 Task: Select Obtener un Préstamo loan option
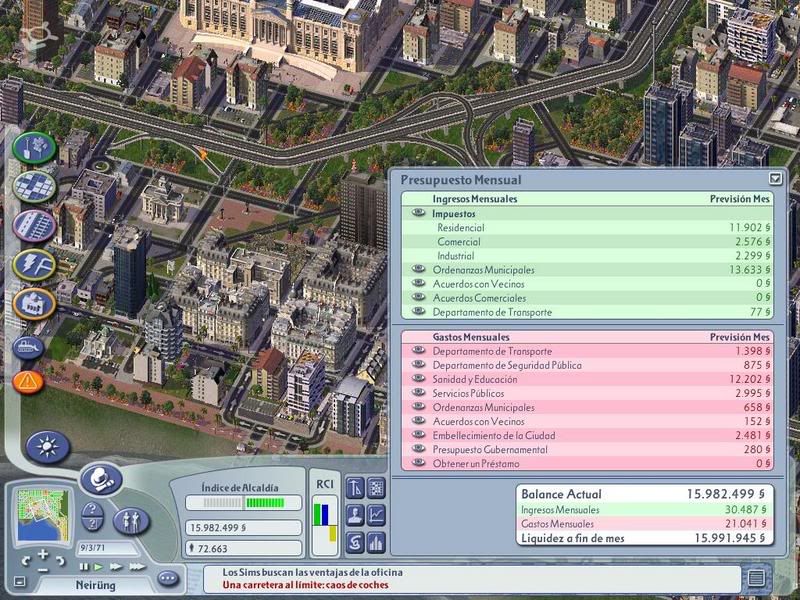[x=418, y=464]
